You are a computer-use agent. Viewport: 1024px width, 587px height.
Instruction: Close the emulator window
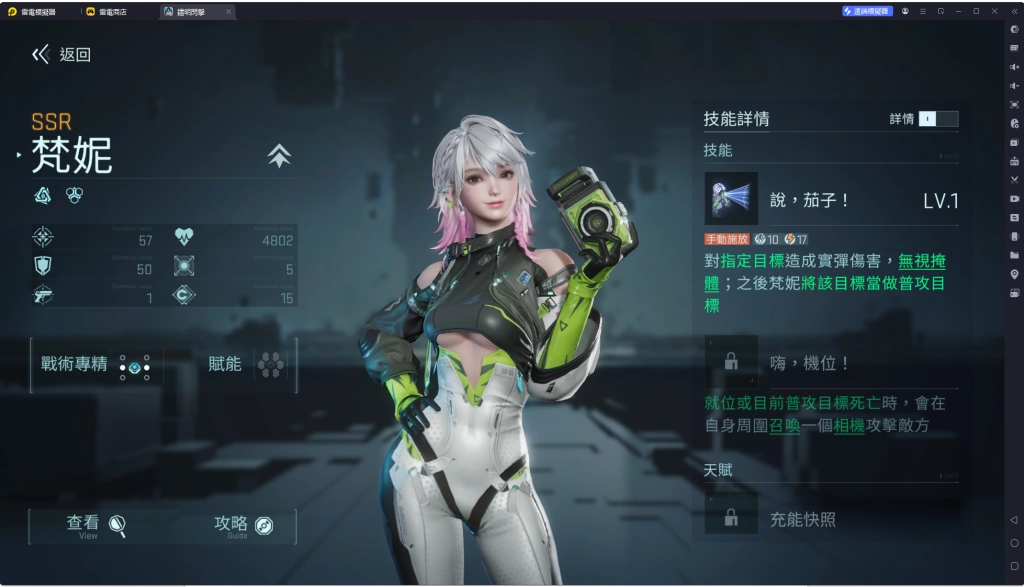993,11
